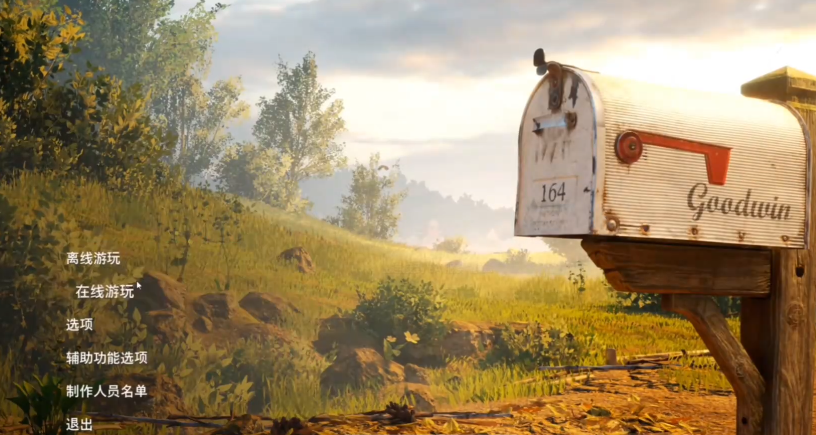Click 退出 to quit the game
The height and width of the screenshot is (435, 816).
[x=80, y=424]
